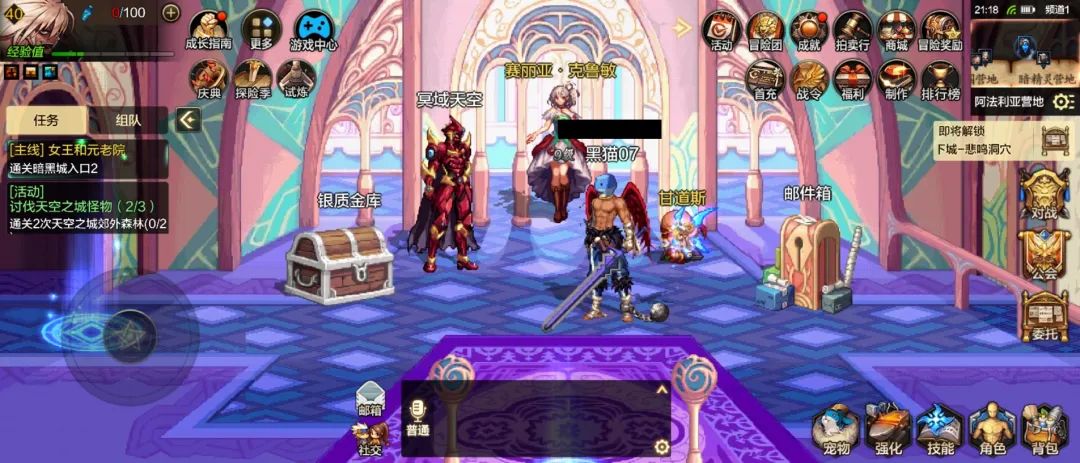Open the 对战 PvP button
Viewport: 1080px width, 463px height.
[1044, 194]
